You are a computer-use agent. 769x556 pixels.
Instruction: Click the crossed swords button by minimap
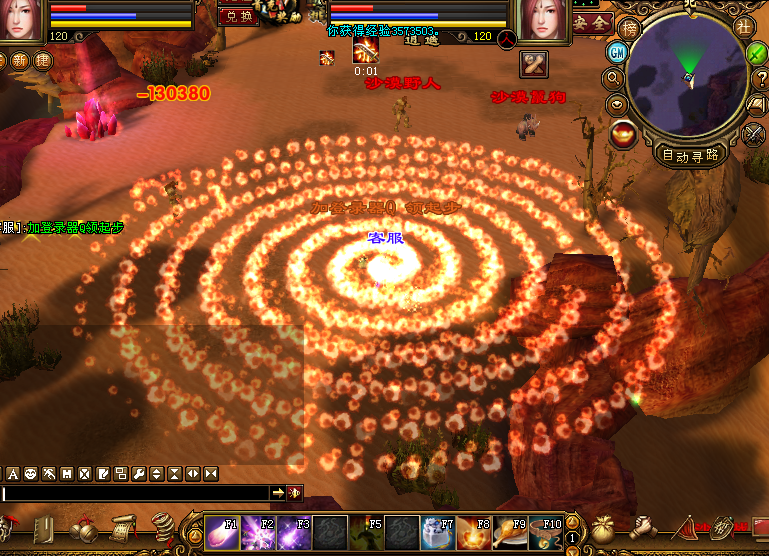click(755, 133)
